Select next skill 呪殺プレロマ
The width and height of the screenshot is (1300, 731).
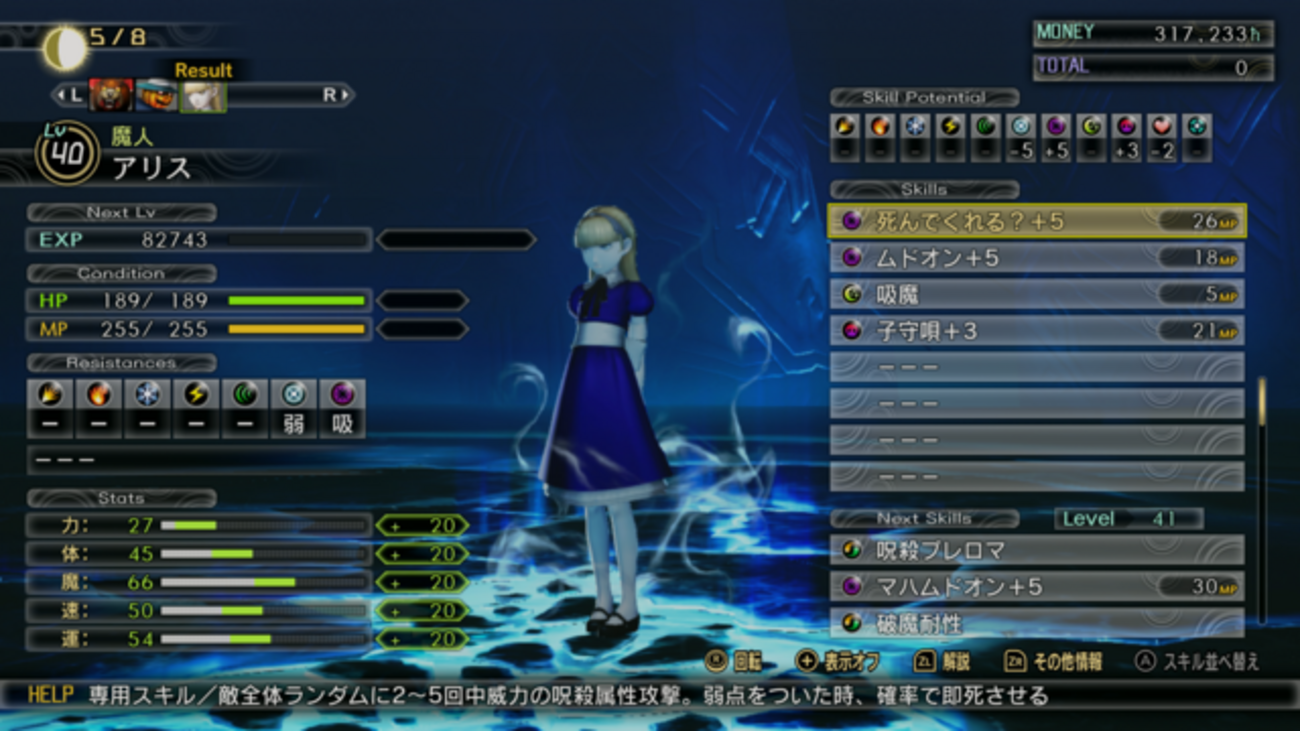[1036, 550]
